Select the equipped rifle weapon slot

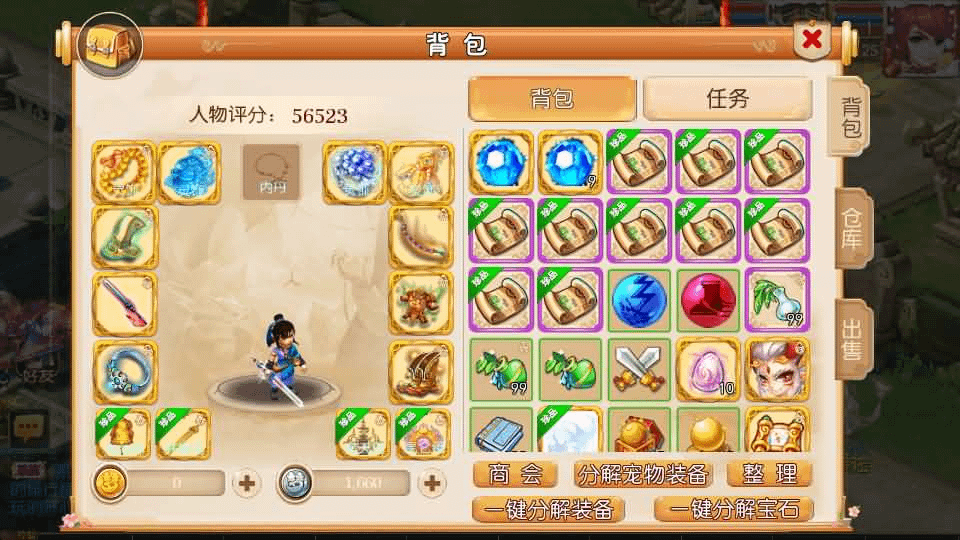click(x=124, y=303)
